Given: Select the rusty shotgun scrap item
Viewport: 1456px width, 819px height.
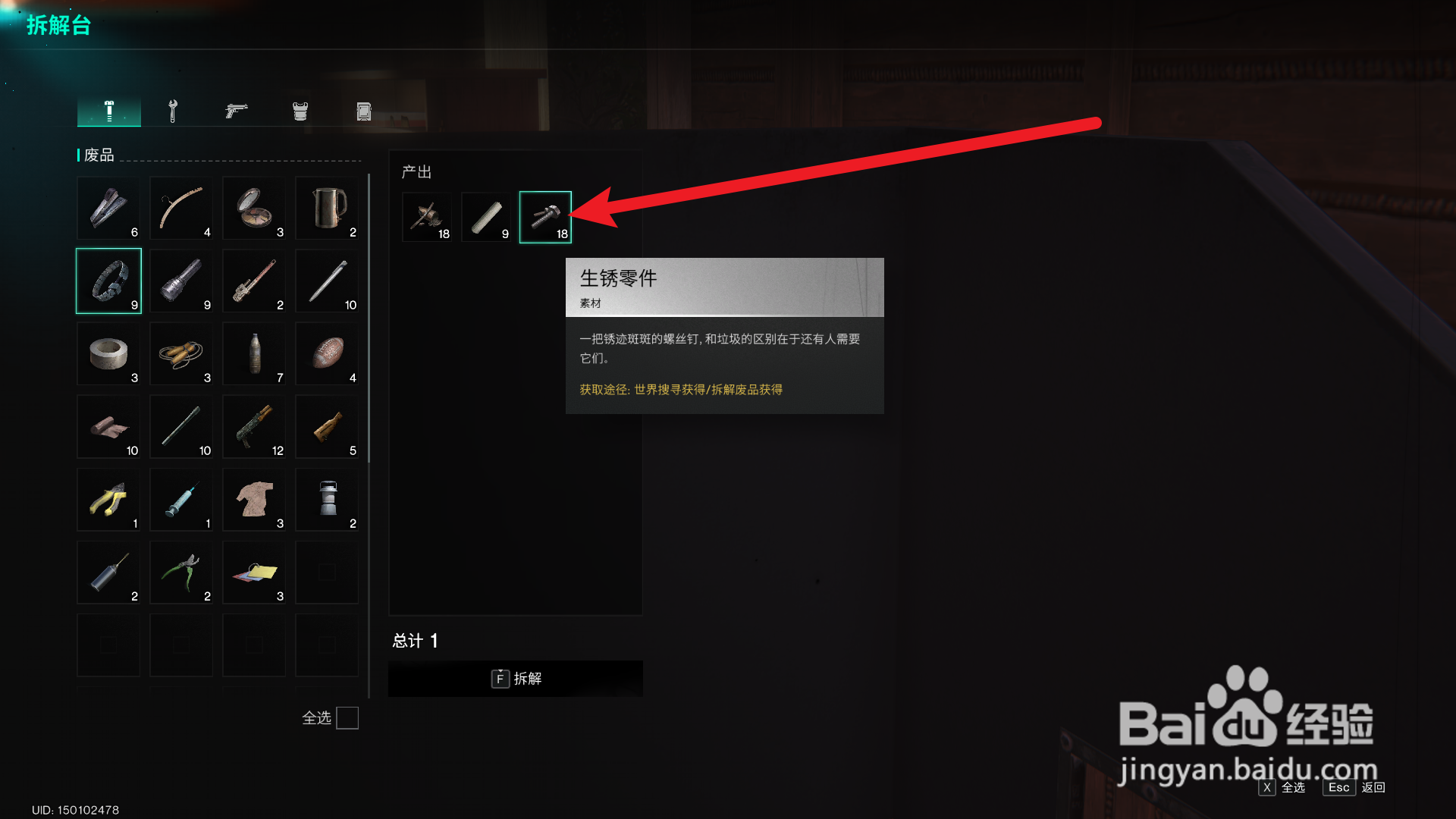Looking at the screenshot, I should click(x=254, y=427).
